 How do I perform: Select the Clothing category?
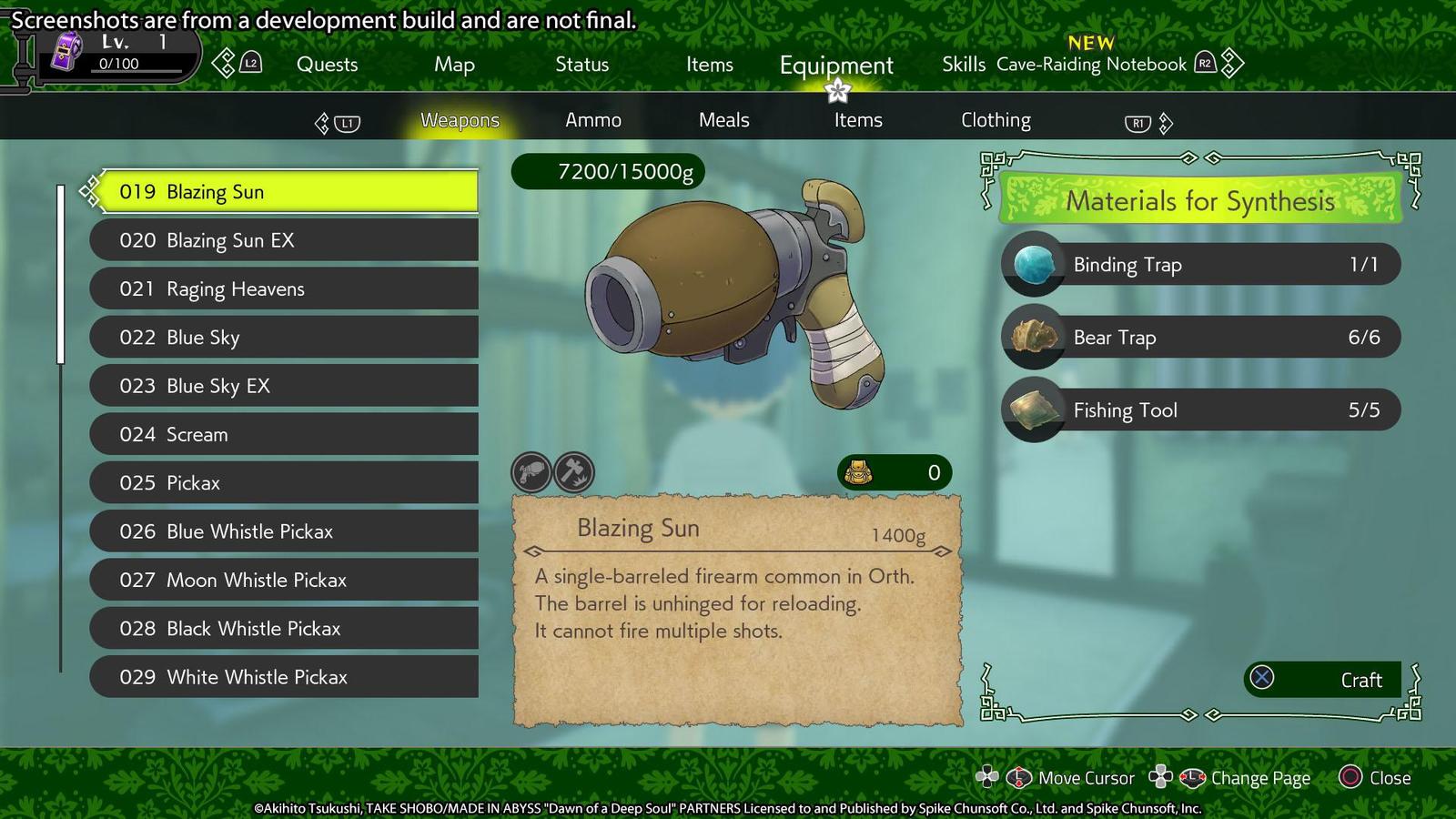point(996,120)
